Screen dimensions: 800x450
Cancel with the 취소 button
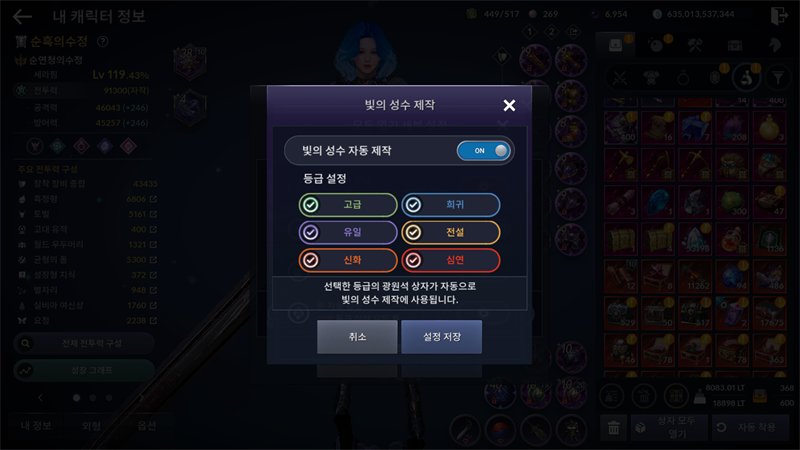[x=357, y=337]
